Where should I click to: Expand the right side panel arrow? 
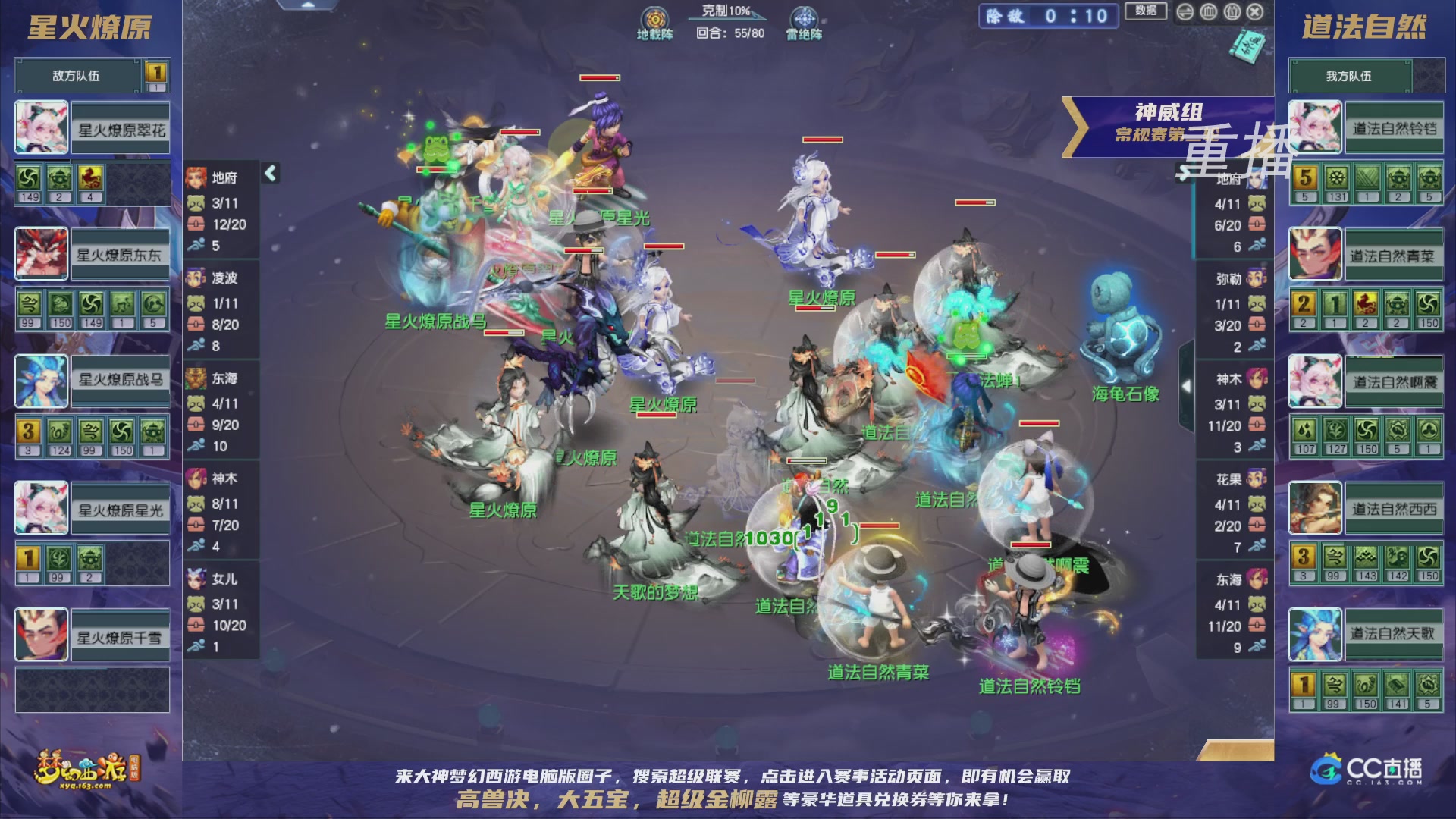tap(1186, 384)
